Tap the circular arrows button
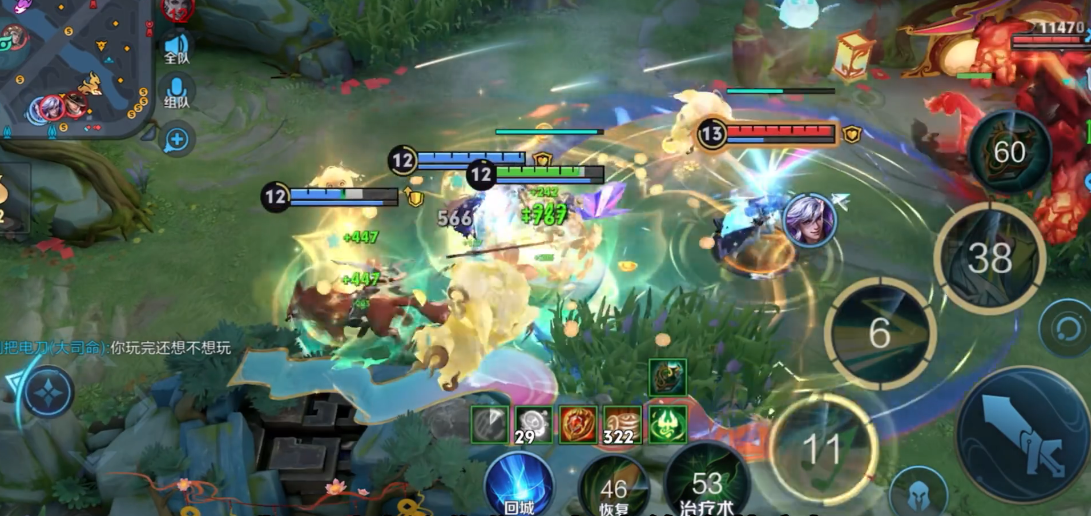 (x=1064, y=327)
